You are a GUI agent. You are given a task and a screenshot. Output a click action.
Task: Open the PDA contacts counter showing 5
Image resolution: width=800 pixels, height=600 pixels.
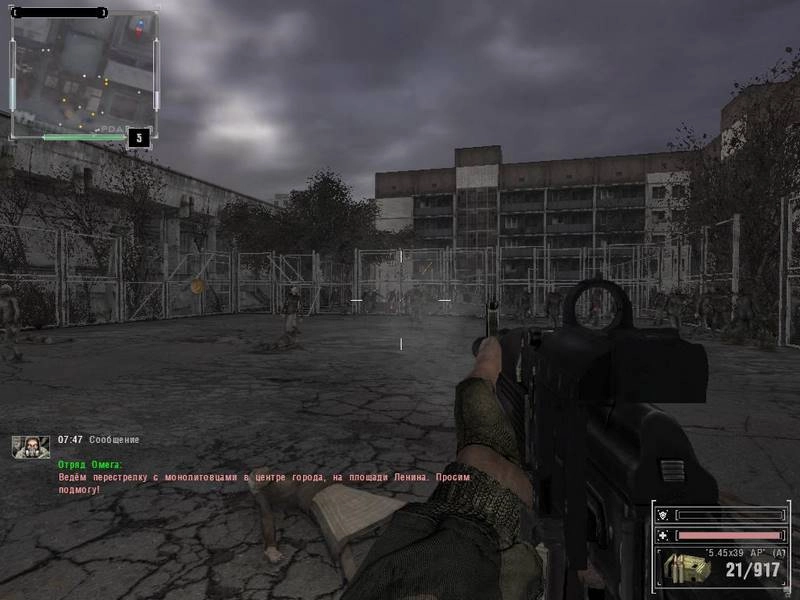point(139,137)
